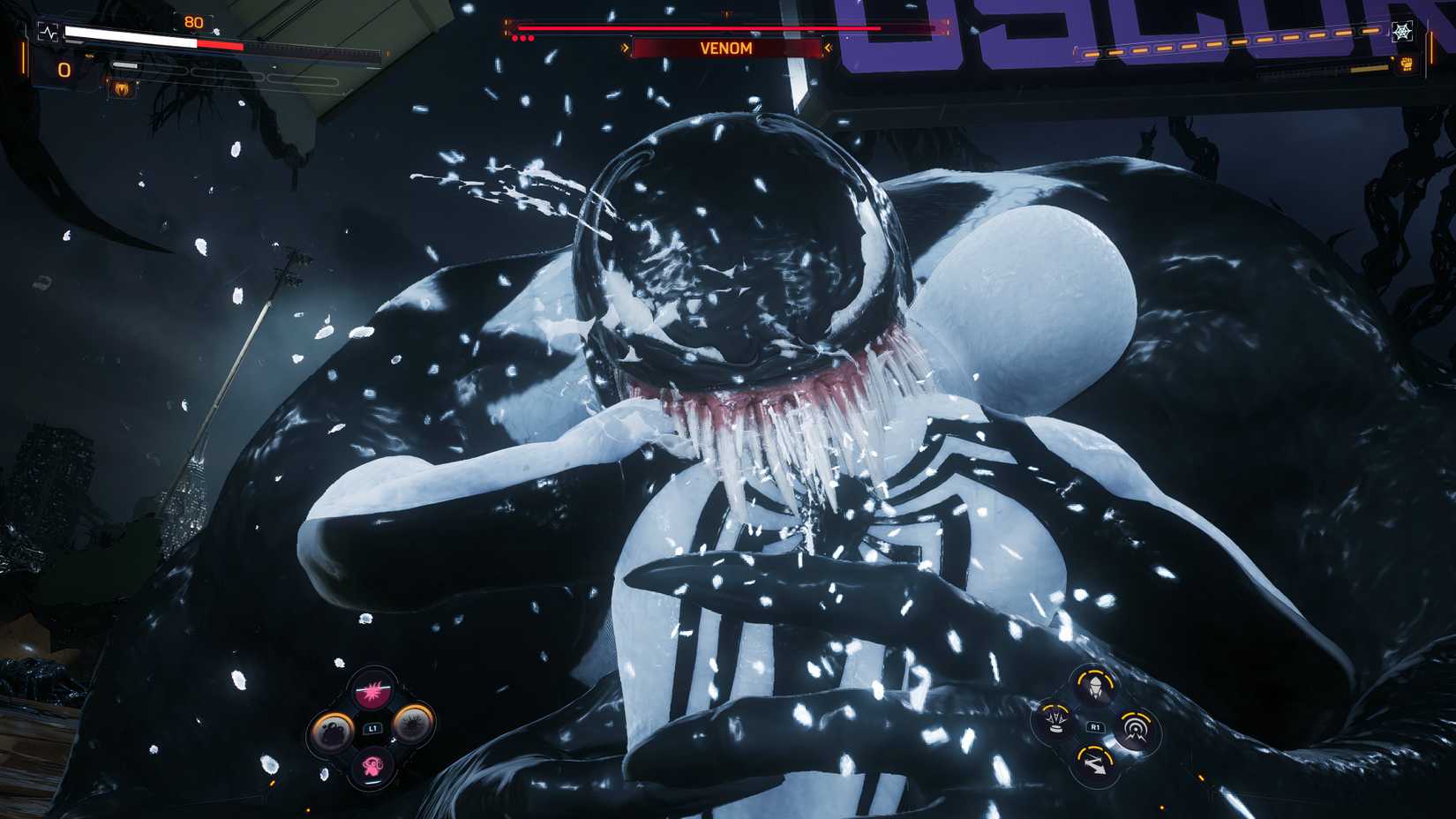Tap the spider emblem under the combo counter

[x=124, y=88]
